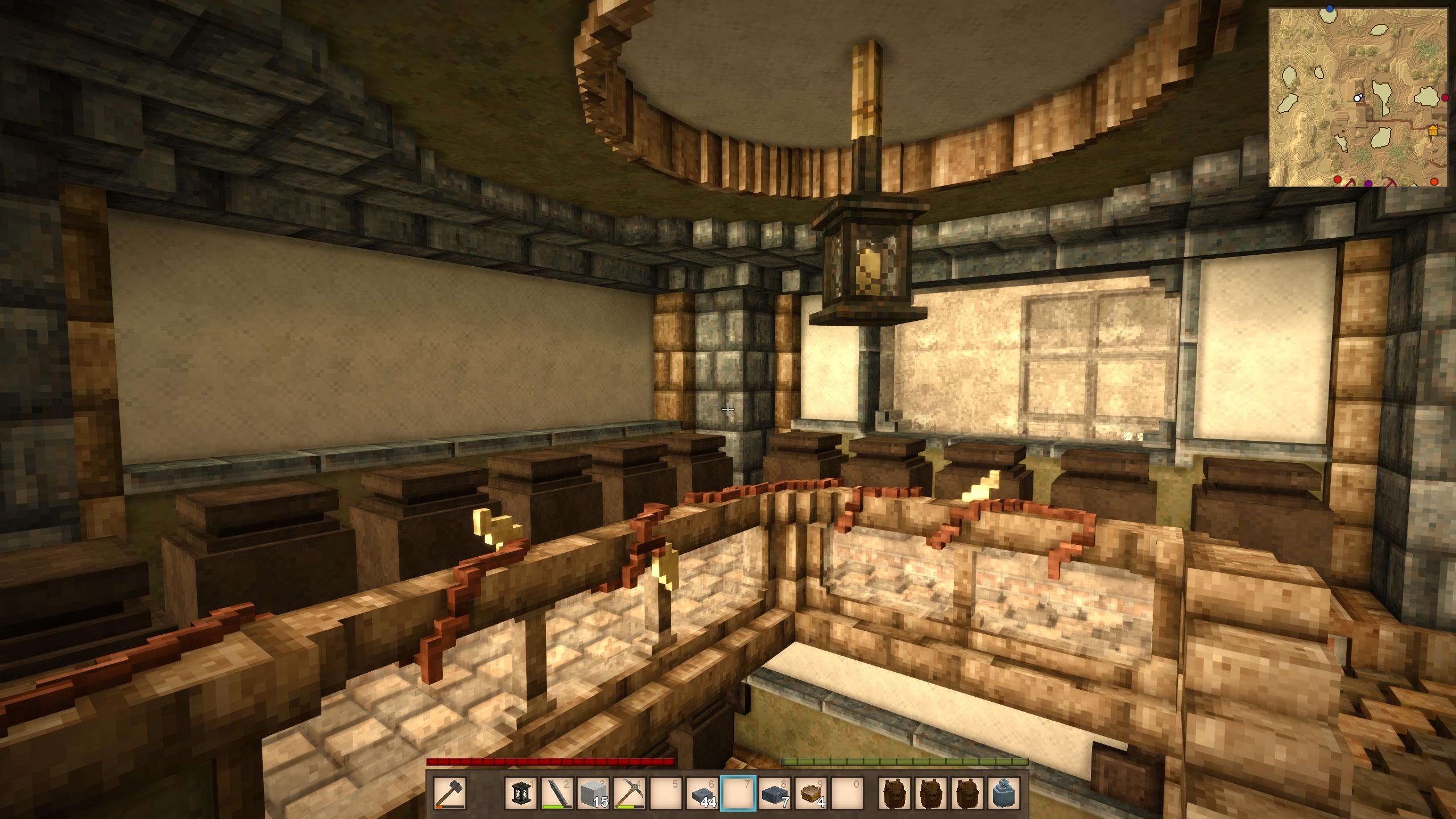Image resolution: width=1456 pixels, height=819 pixels.
Task: Equip the pickaxe from slot 4
Action: (x=630, y=793)
